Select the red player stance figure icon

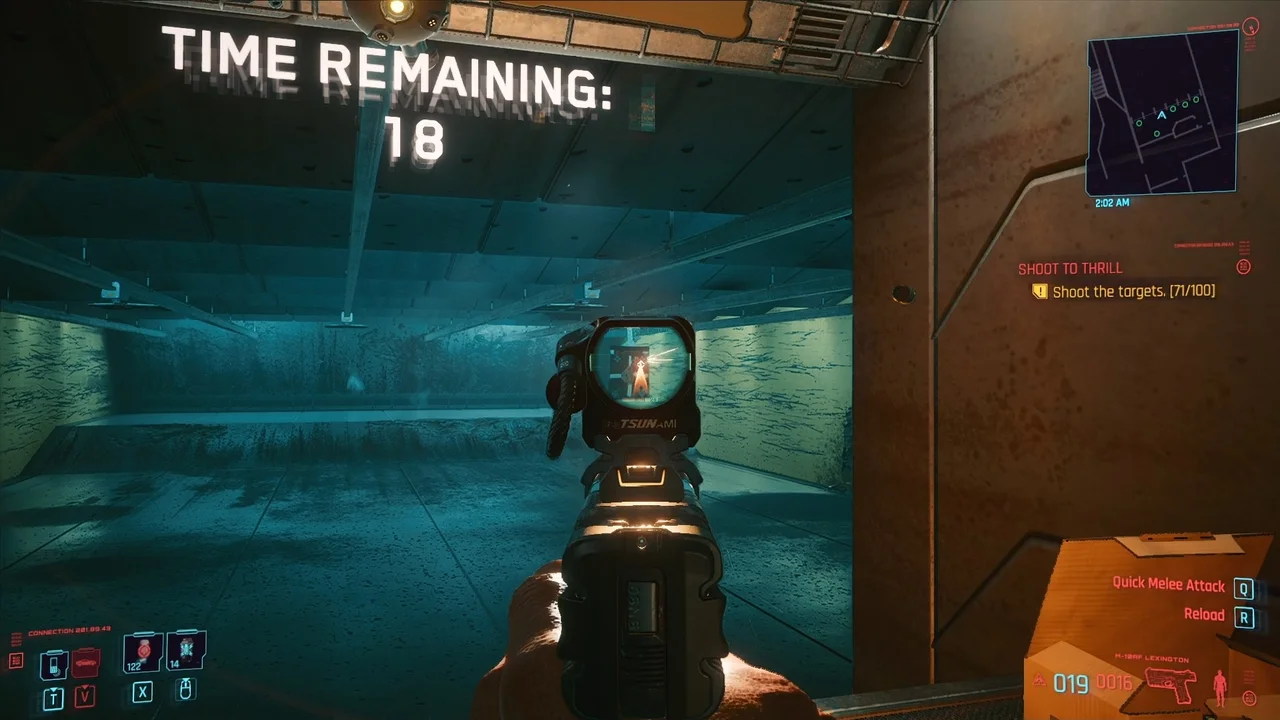point(1219,687)
